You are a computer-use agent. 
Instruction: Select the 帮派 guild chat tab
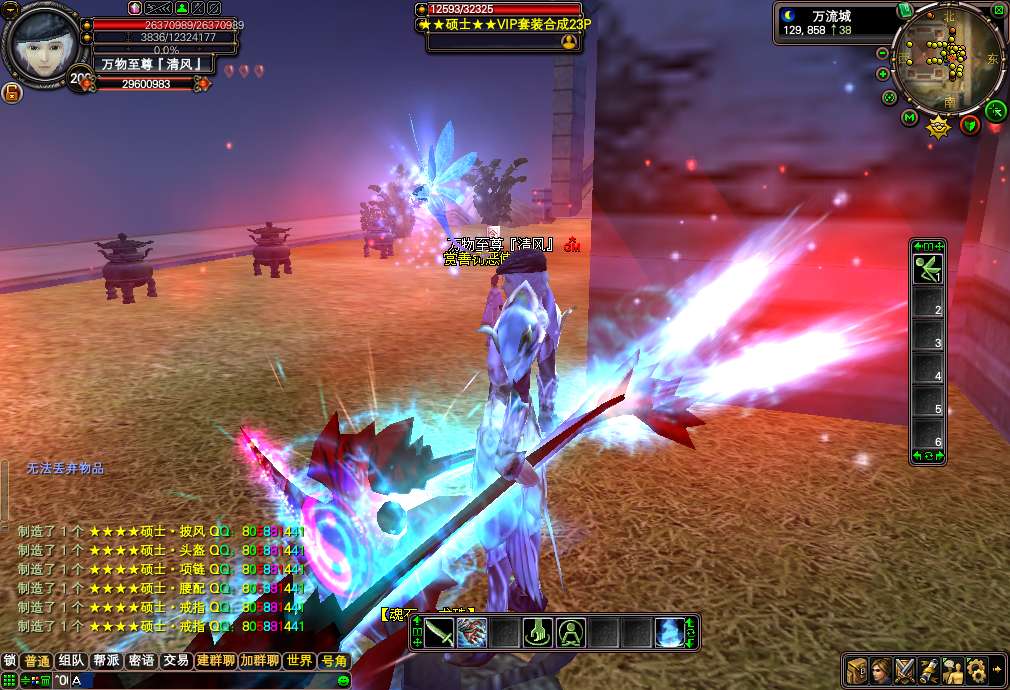pyautogui.click(x=106, y=661)
